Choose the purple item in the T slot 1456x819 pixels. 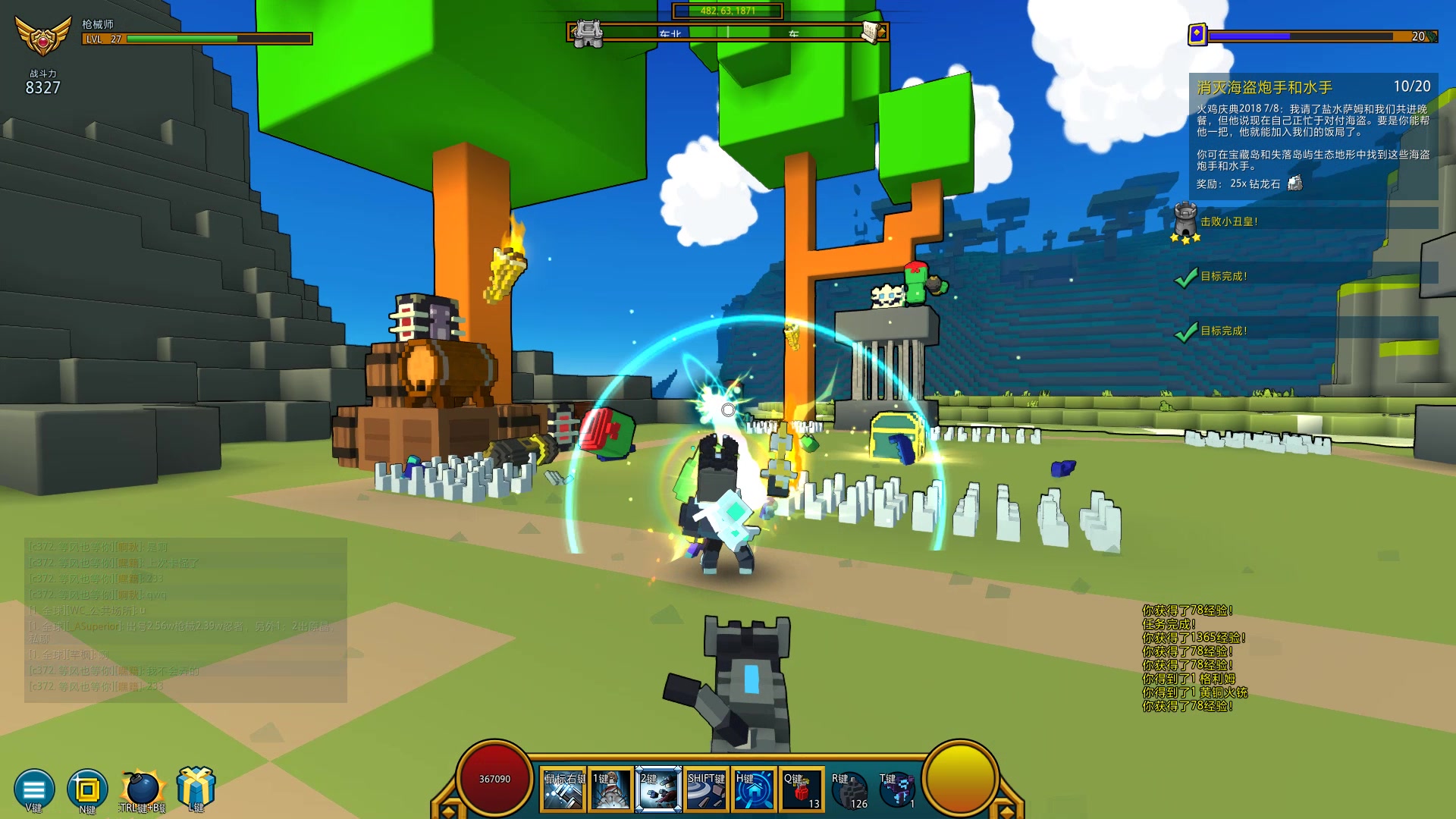pos(897,790)
